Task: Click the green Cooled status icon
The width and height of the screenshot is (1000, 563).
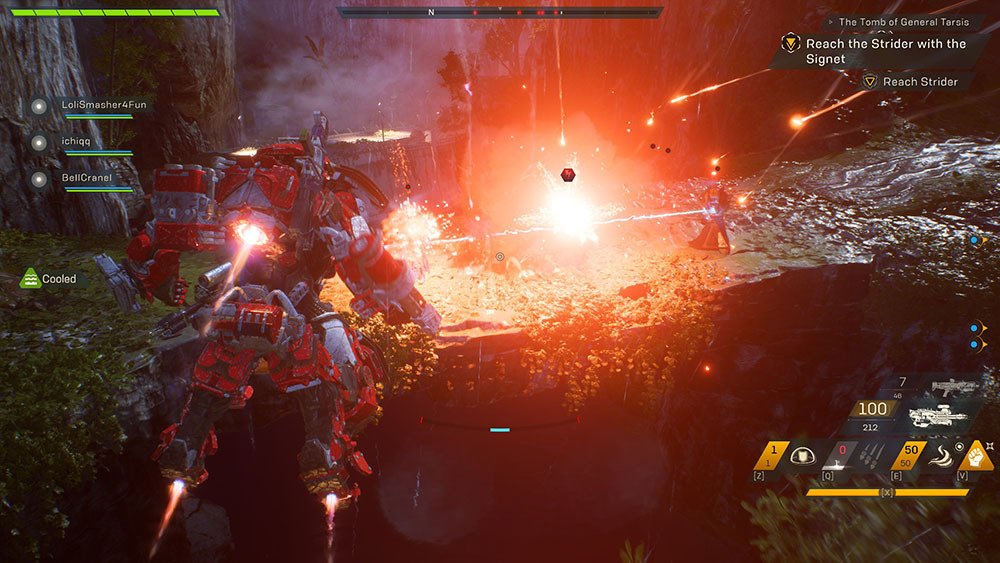Action: [x=31, y=279]
